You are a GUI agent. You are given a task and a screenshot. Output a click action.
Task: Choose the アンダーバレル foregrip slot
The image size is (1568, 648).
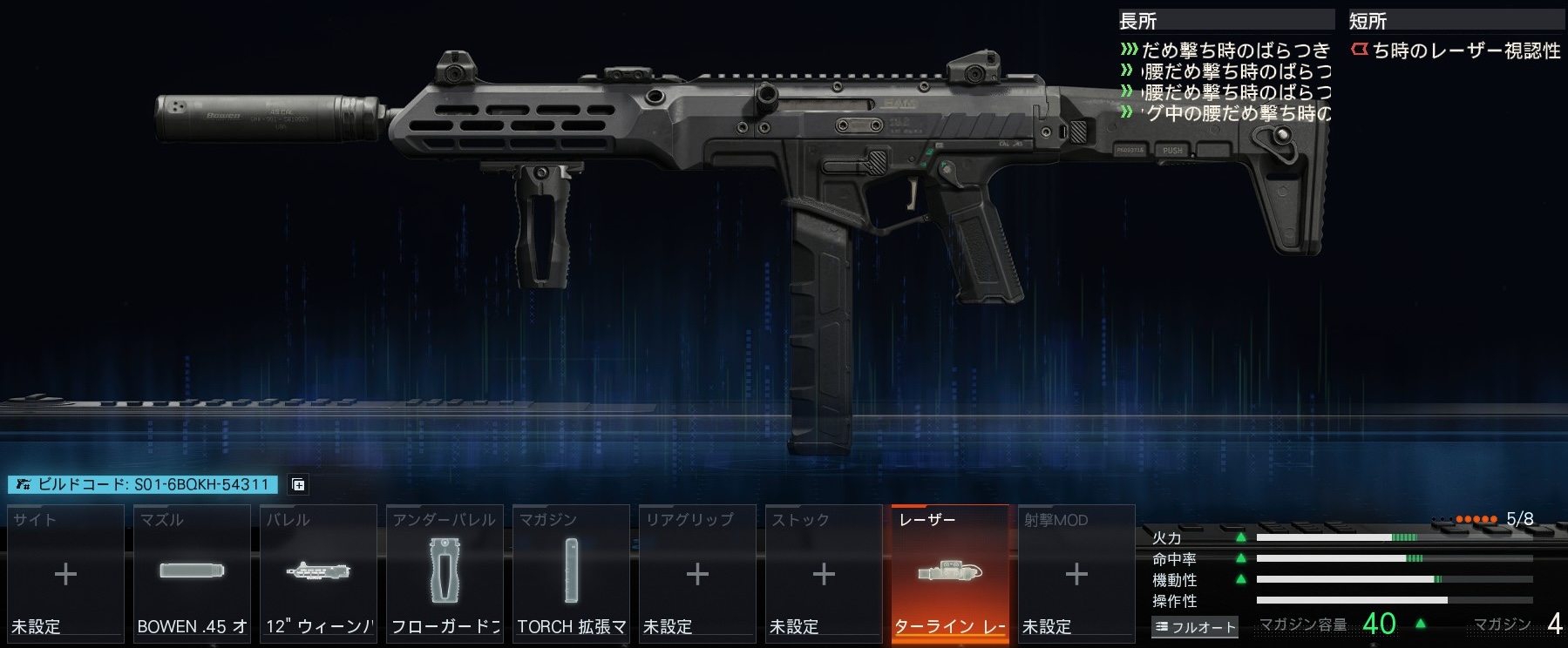pos(445,573)
